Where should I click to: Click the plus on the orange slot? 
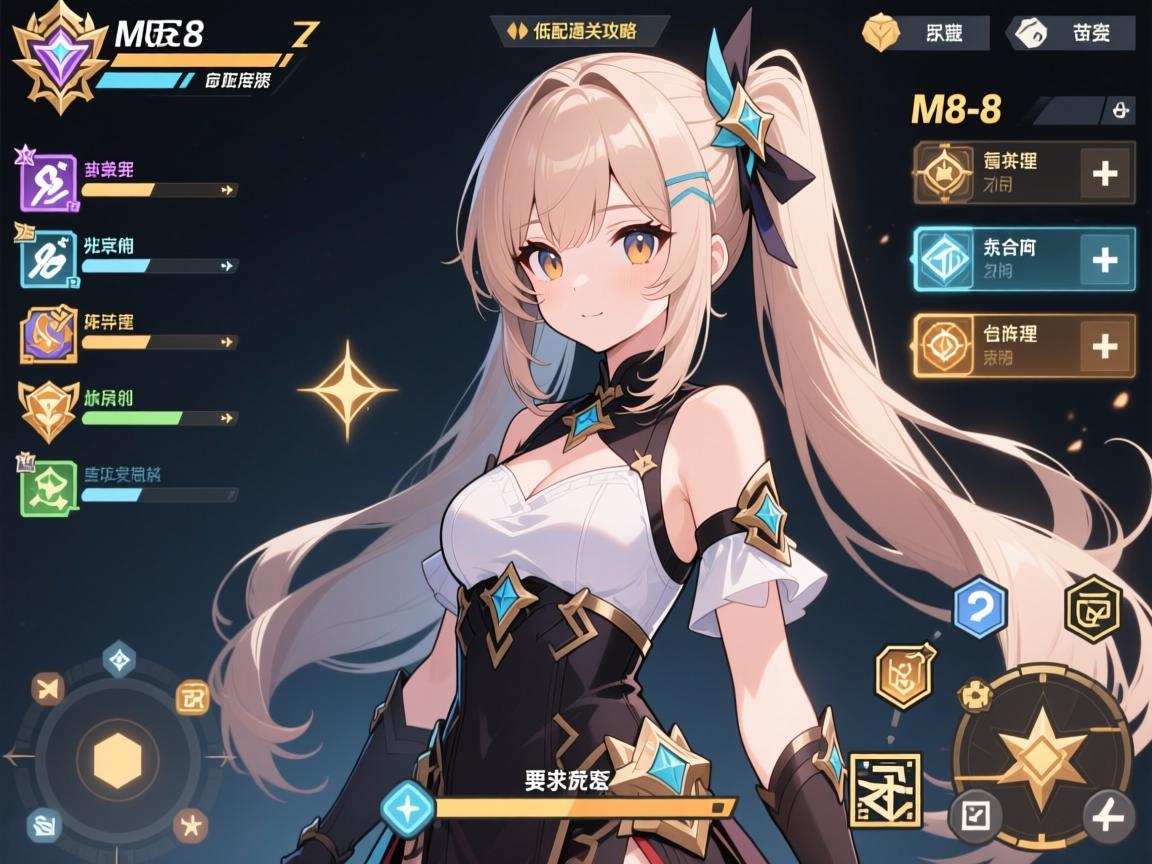(1104, 346)
